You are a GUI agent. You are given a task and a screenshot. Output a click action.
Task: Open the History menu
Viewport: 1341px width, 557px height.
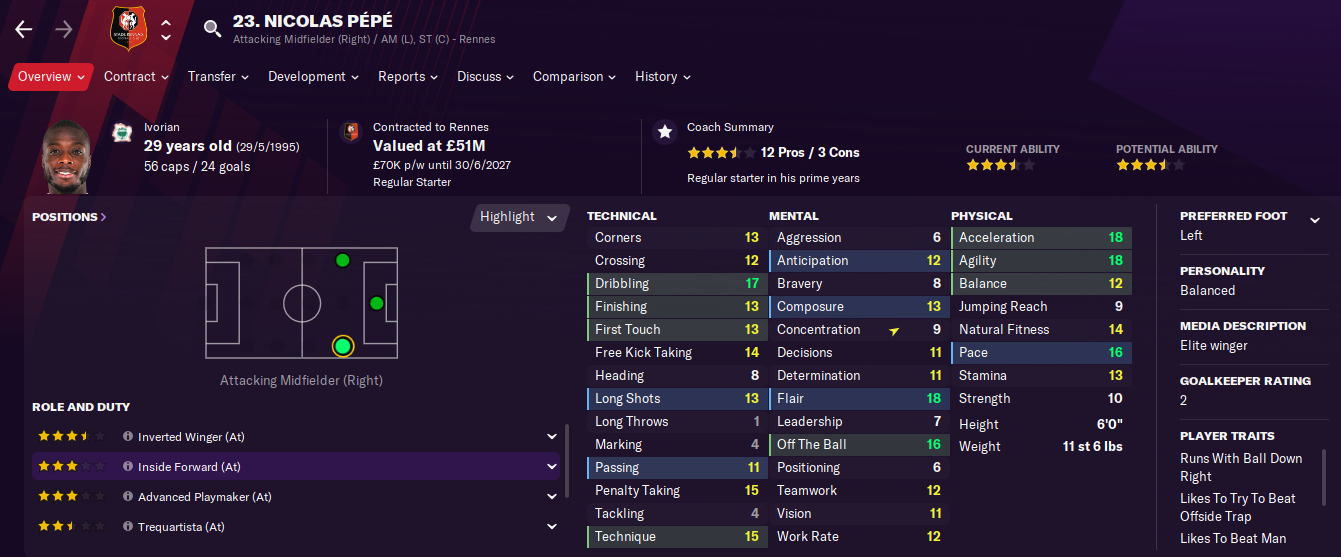(662, 77)
